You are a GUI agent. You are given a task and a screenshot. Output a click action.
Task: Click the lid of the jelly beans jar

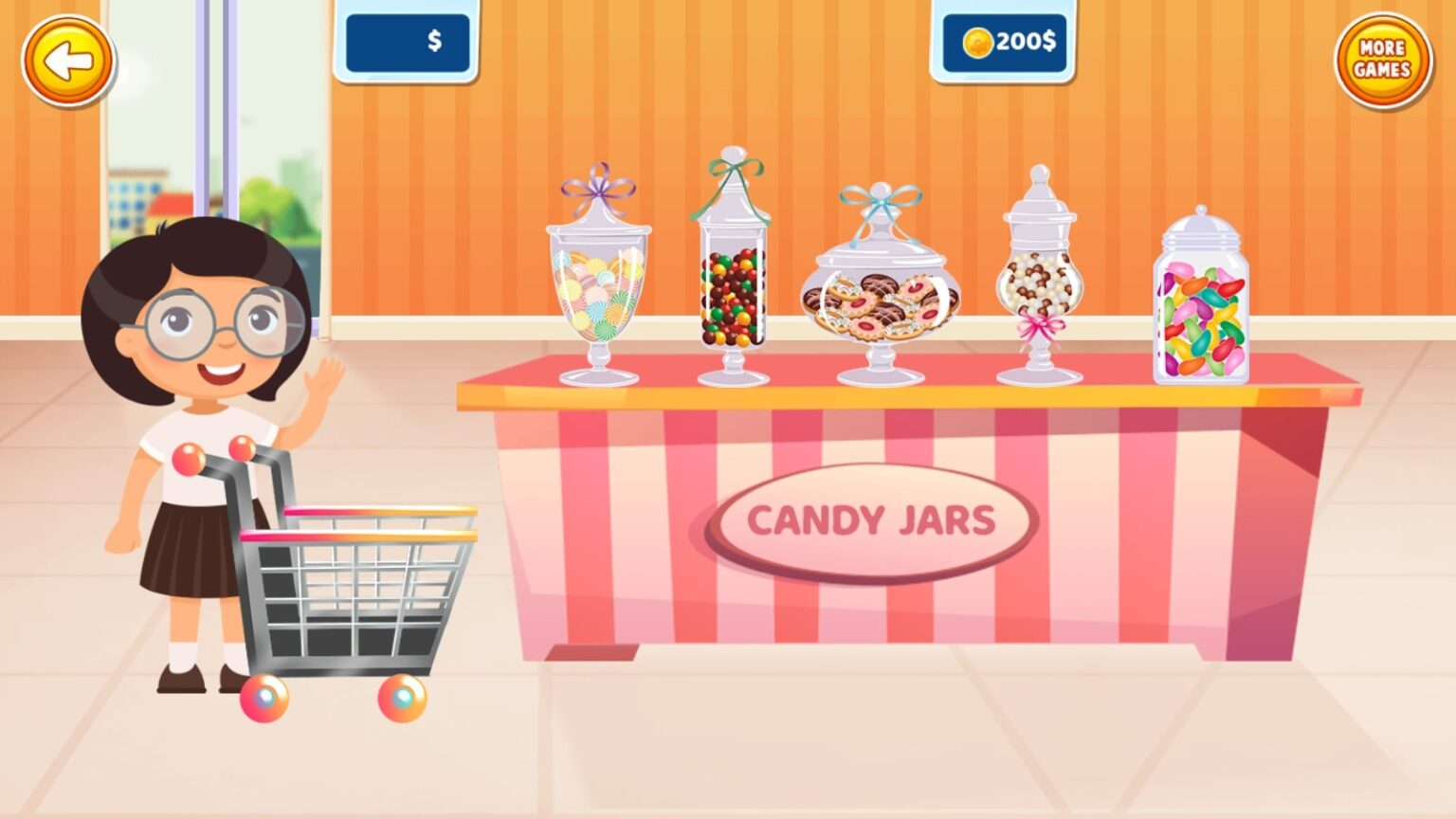(1200, 225)
